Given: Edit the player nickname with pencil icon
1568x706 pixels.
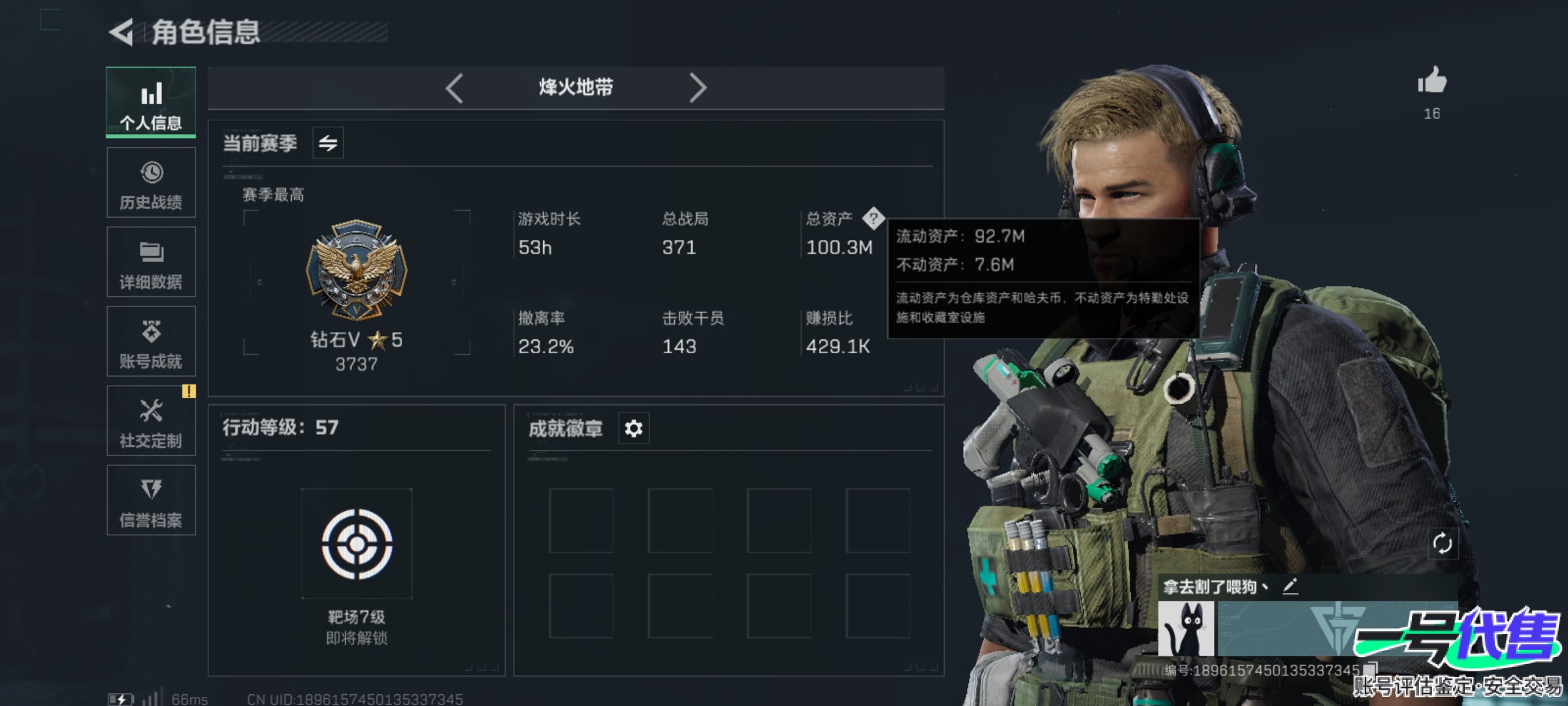Looking at the screenshot, I should [1290, 586].
